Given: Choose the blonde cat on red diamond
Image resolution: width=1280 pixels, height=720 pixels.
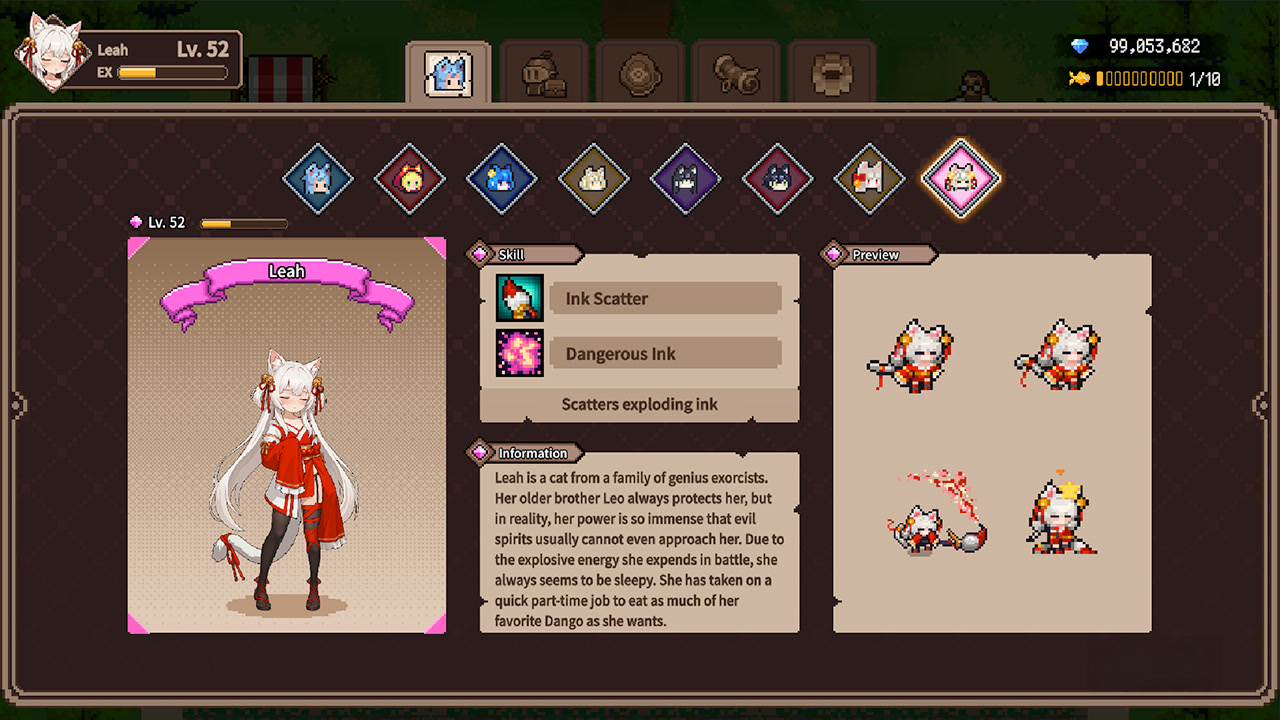Looking at the screenshot, I should coord(410,179).
